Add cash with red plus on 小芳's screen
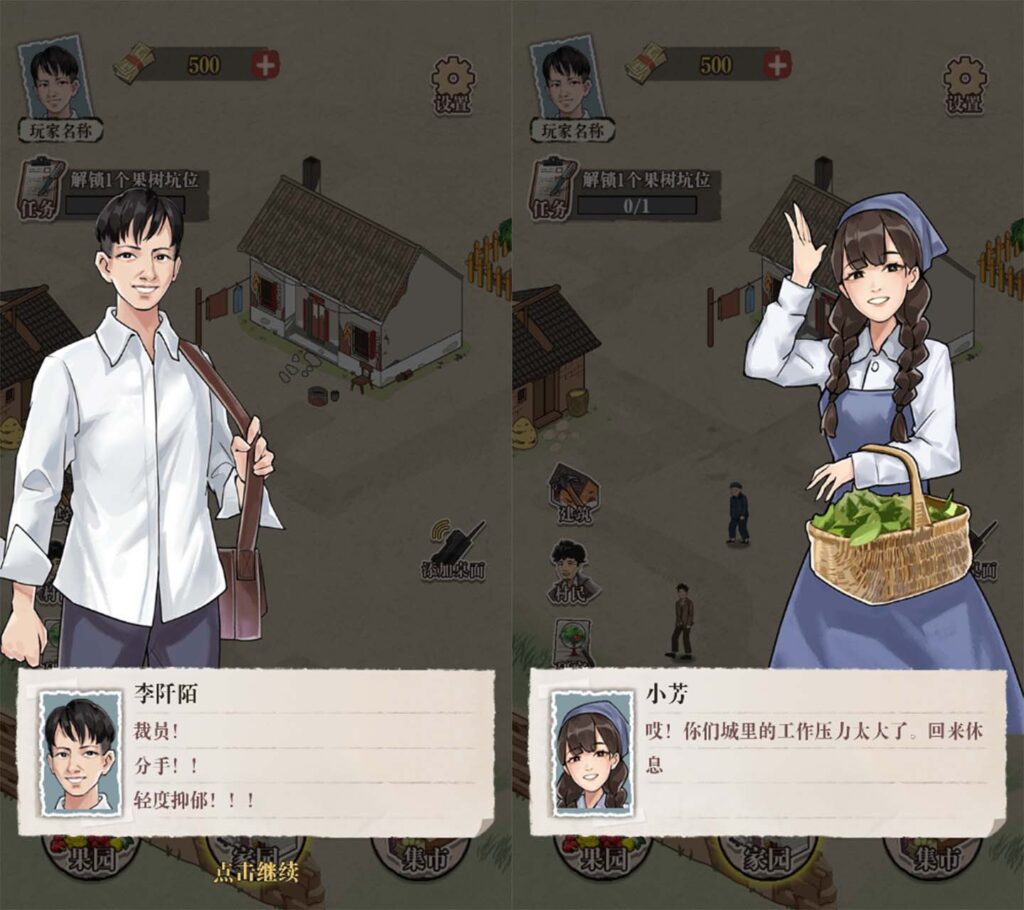 tap(777, 65)
